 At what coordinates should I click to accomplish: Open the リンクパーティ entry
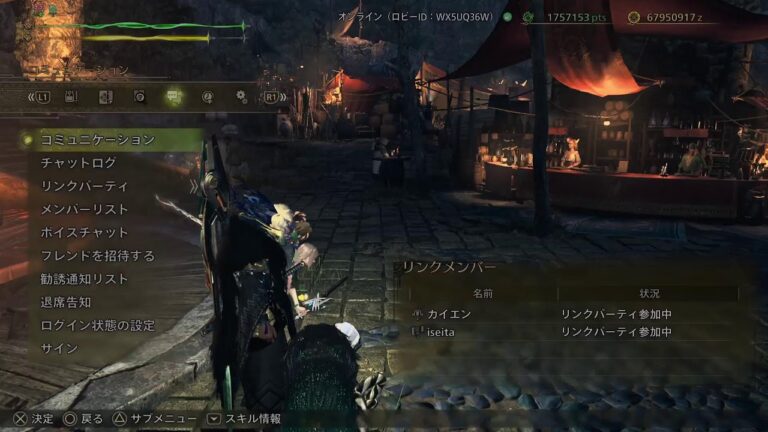point(84,186)
